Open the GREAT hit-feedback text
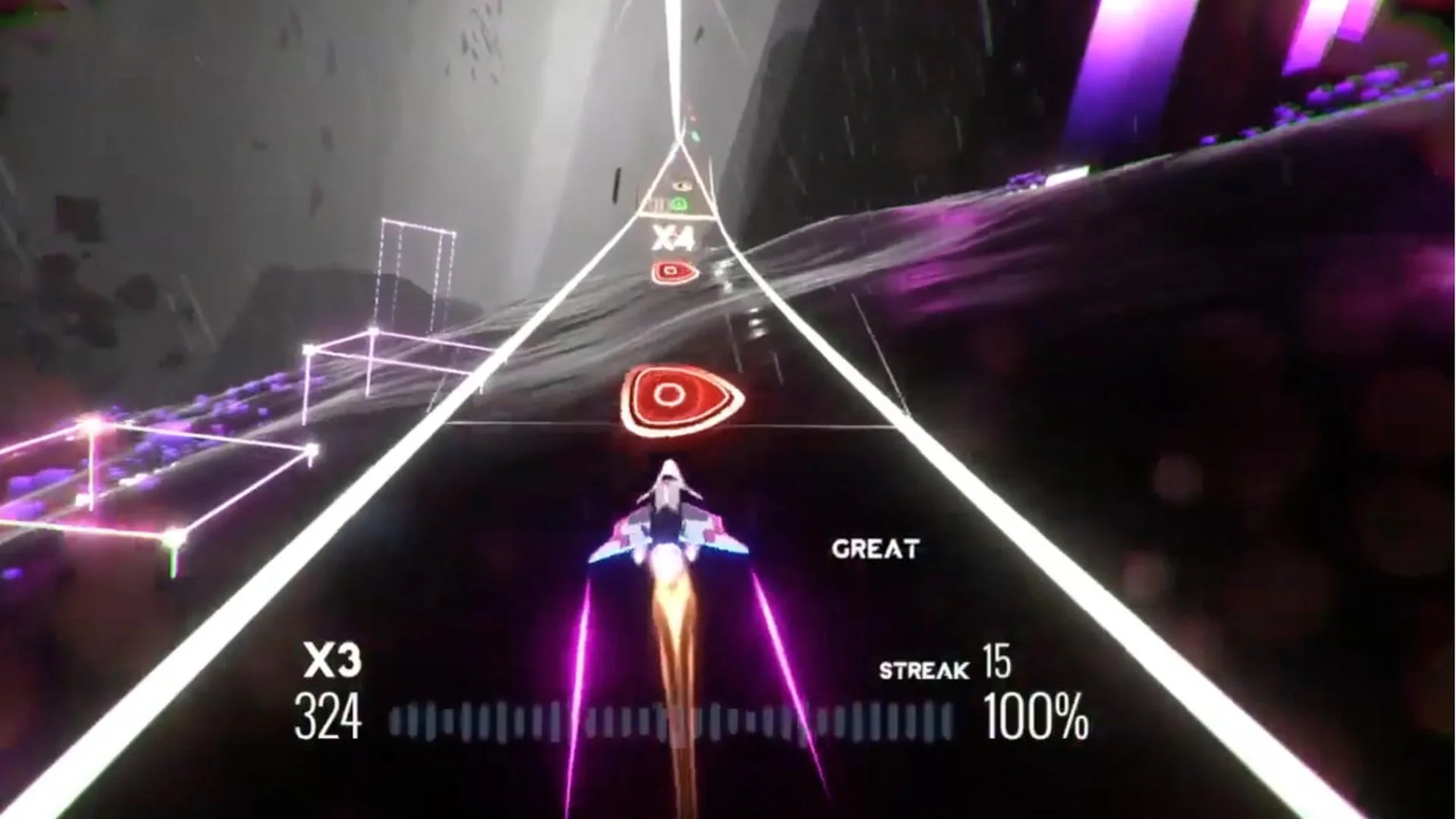 (x=876, y=548)
